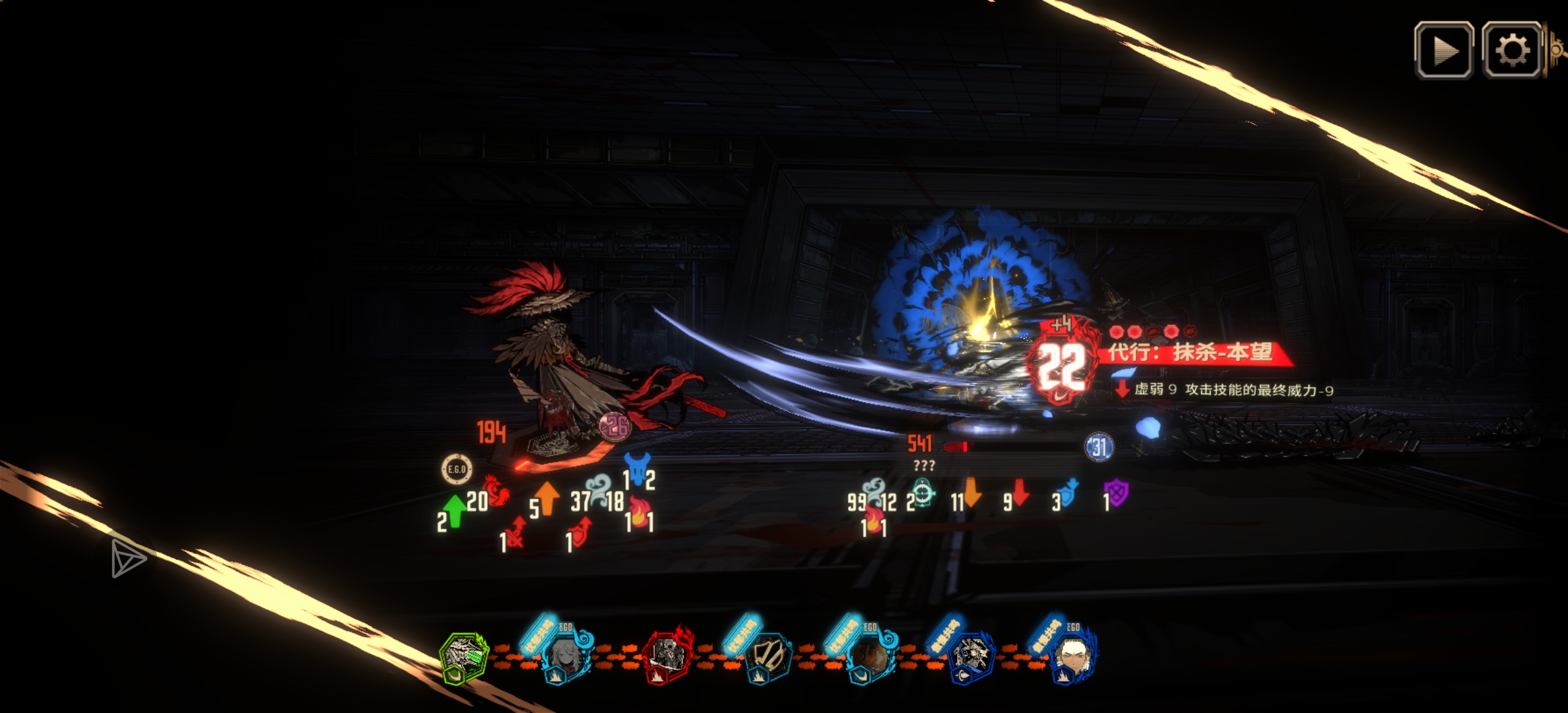This screenshot has height=713, width=1568.
Task: Inspect the blue horned skull status icon
Action: tap(637, 468)
